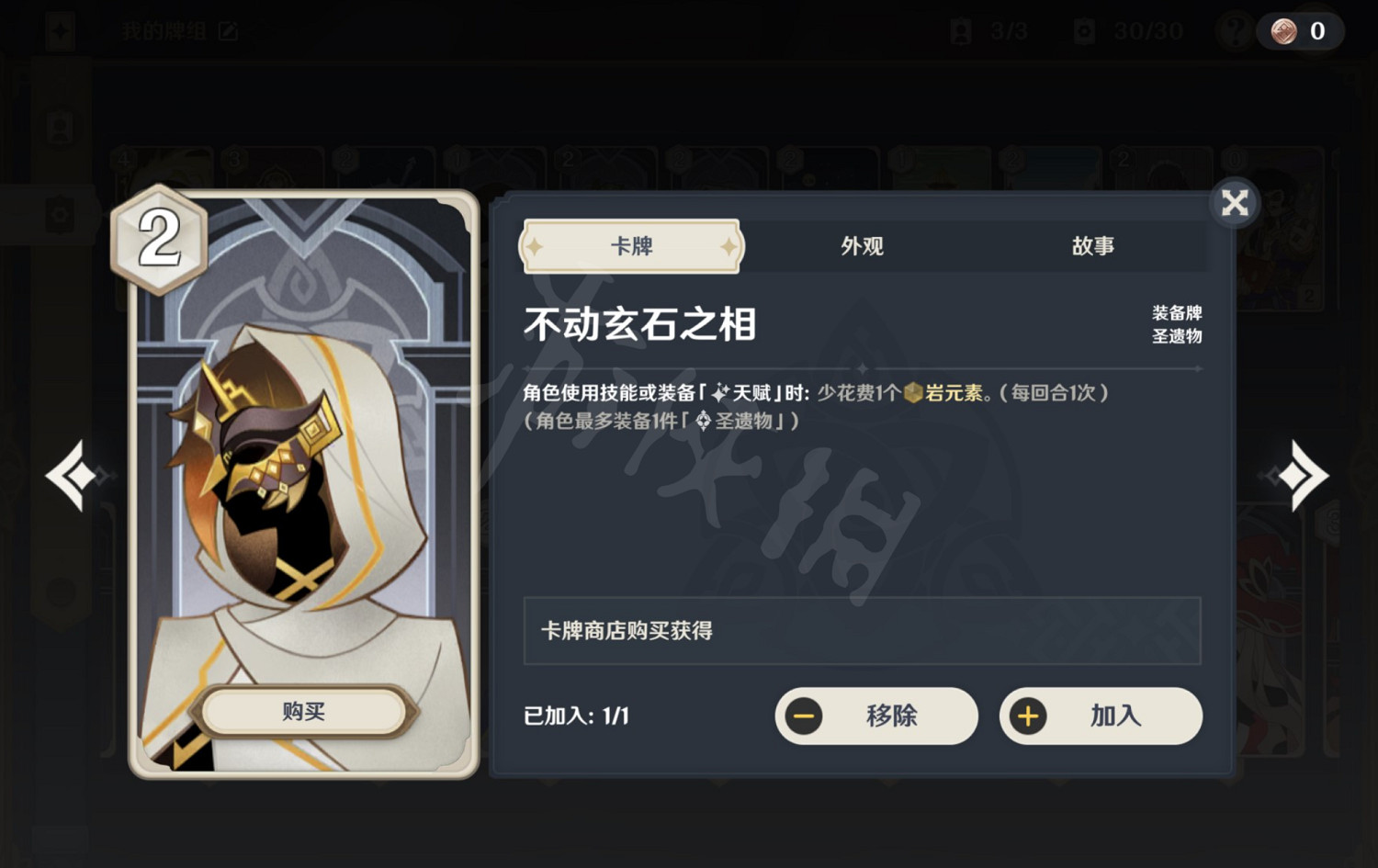Open the question mark help icon
The image size is (1378, 868).
point(1235,30)
